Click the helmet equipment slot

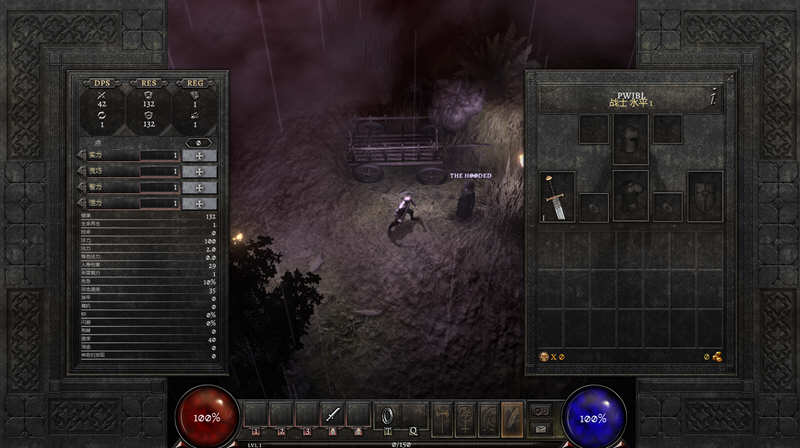[630, 138]
